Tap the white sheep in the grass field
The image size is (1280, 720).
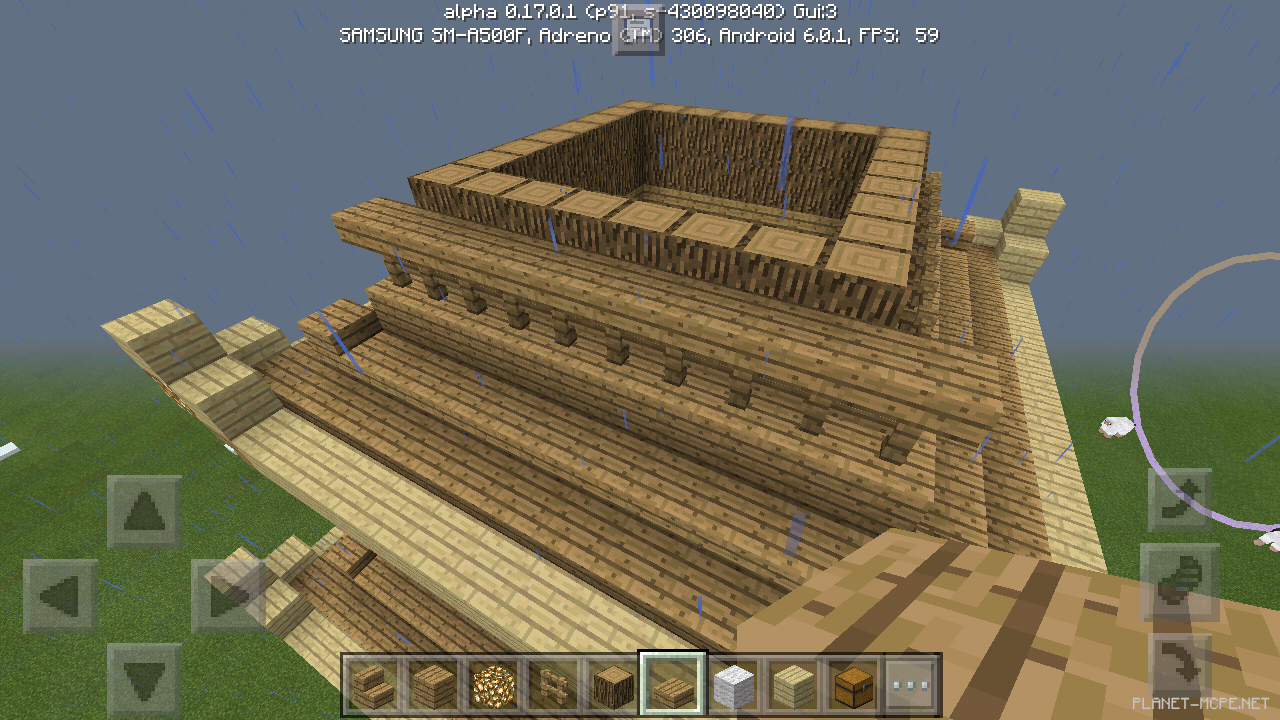coord(1118,424)
